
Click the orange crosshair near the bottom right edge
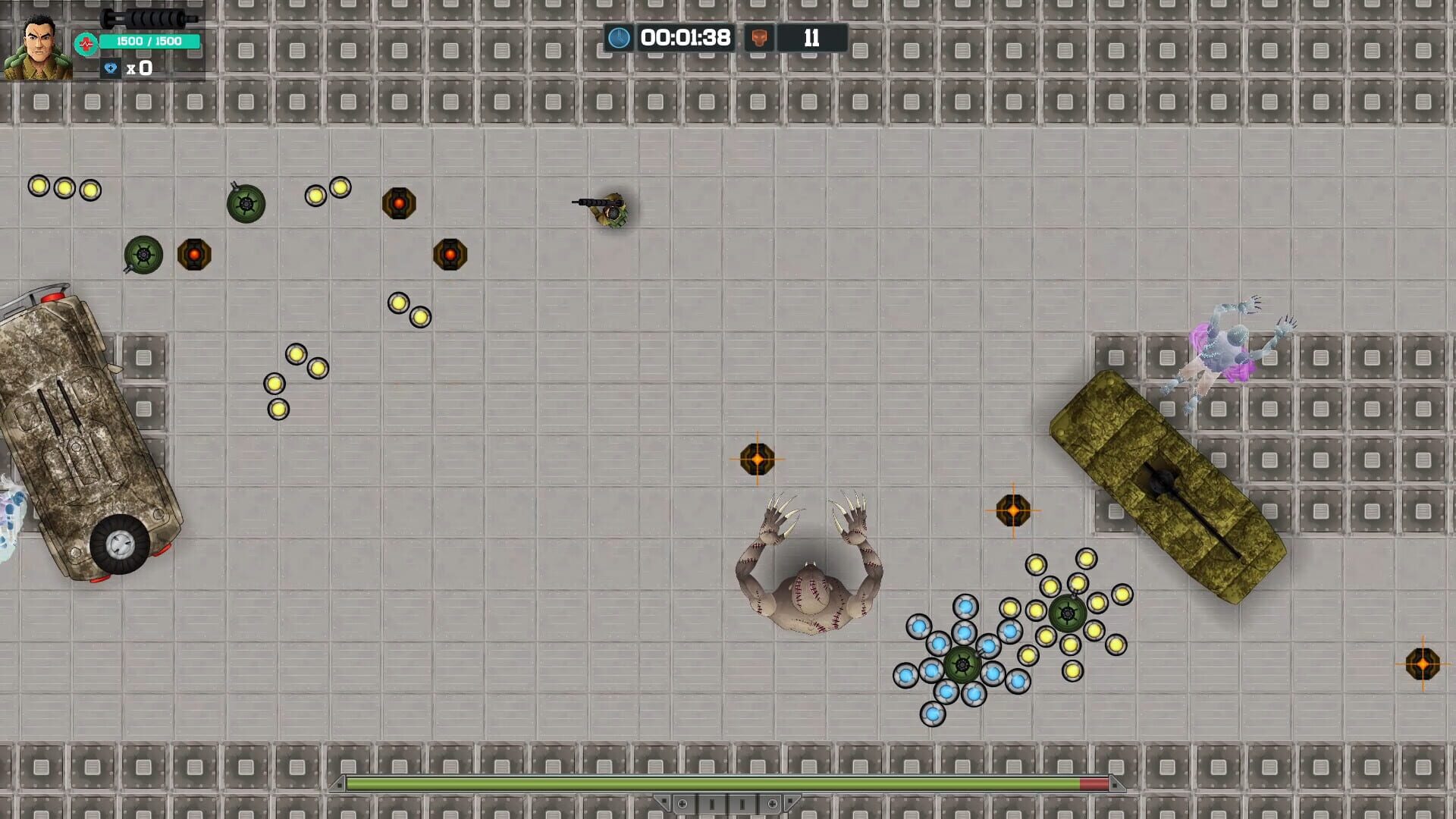tap(1424, 663)
